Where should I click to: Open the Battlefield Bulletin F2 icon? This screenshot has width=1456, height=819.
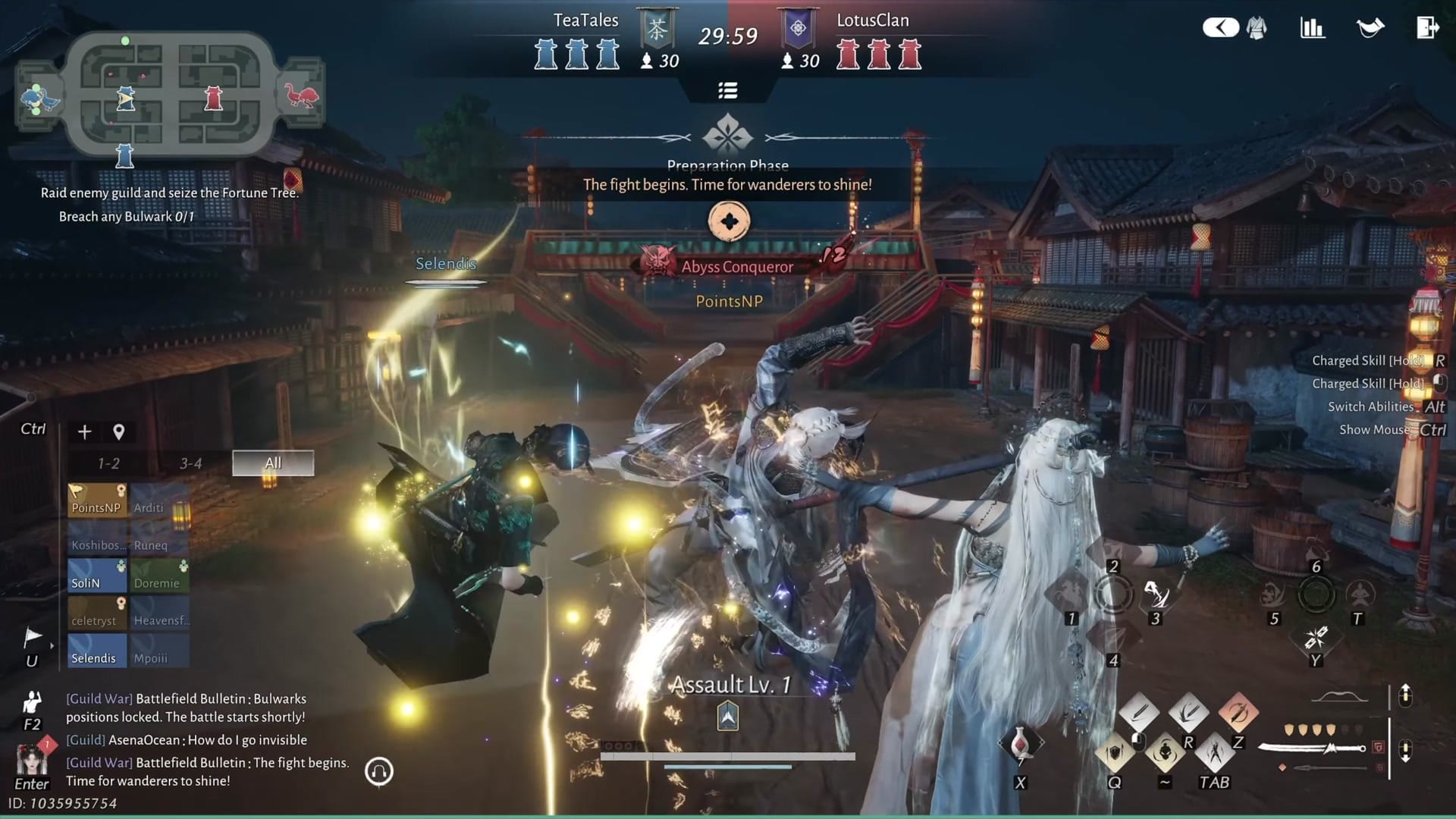pos(32,701)
